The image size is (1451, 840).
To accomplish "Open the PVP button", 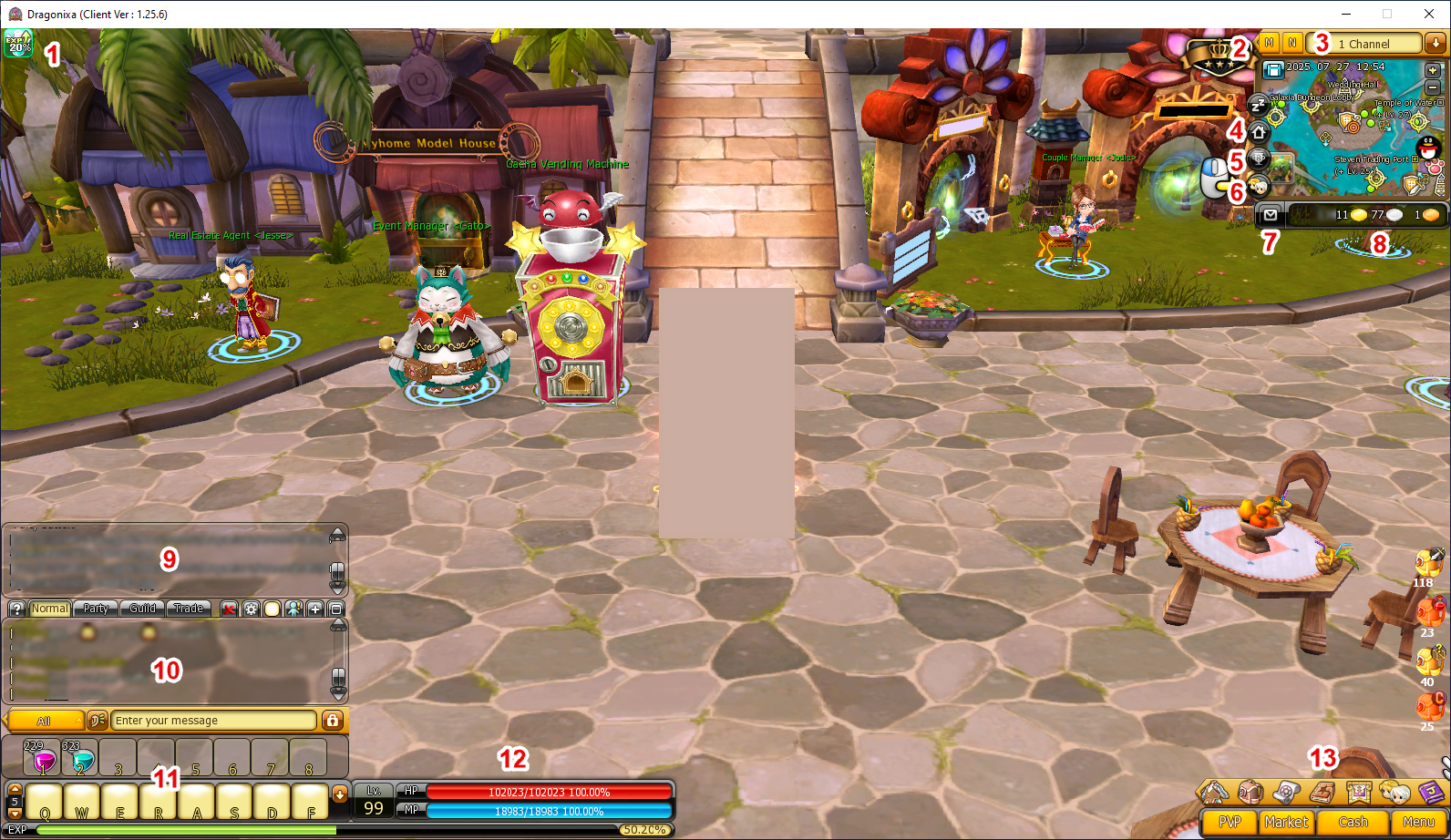I will pyautogui.click(x=1230, y=822).
